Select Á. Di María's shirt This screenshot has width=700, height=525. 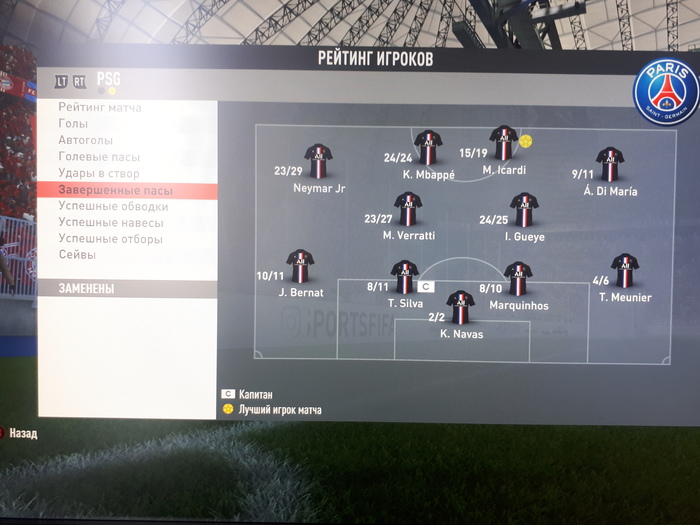point(609,164)
